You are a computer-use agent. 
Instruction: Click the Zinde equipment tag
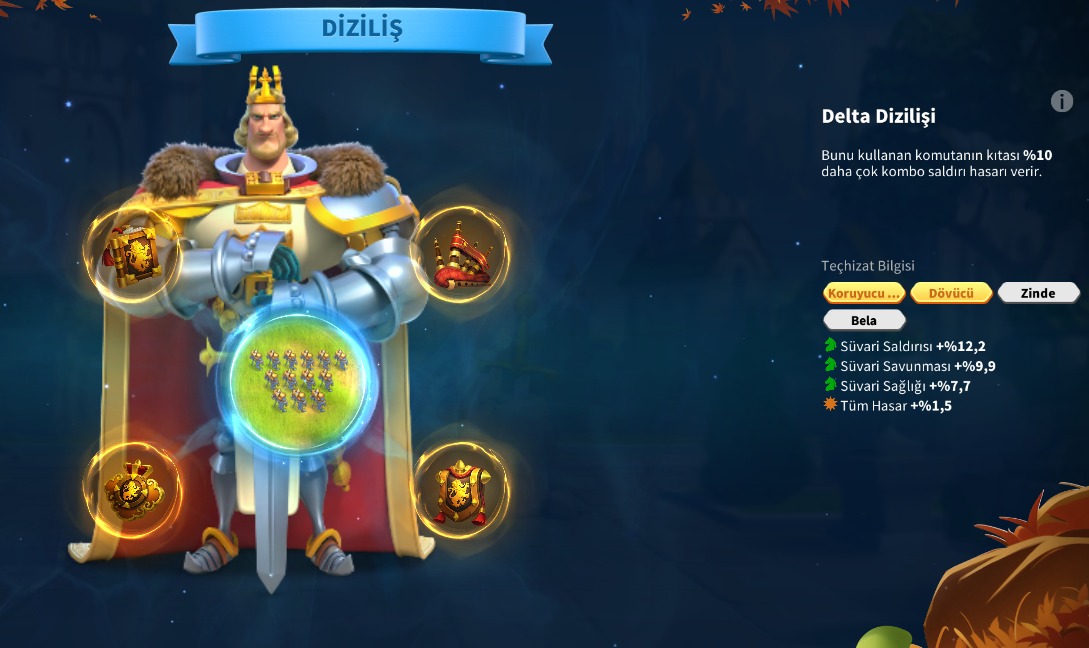click(1038, 293)
